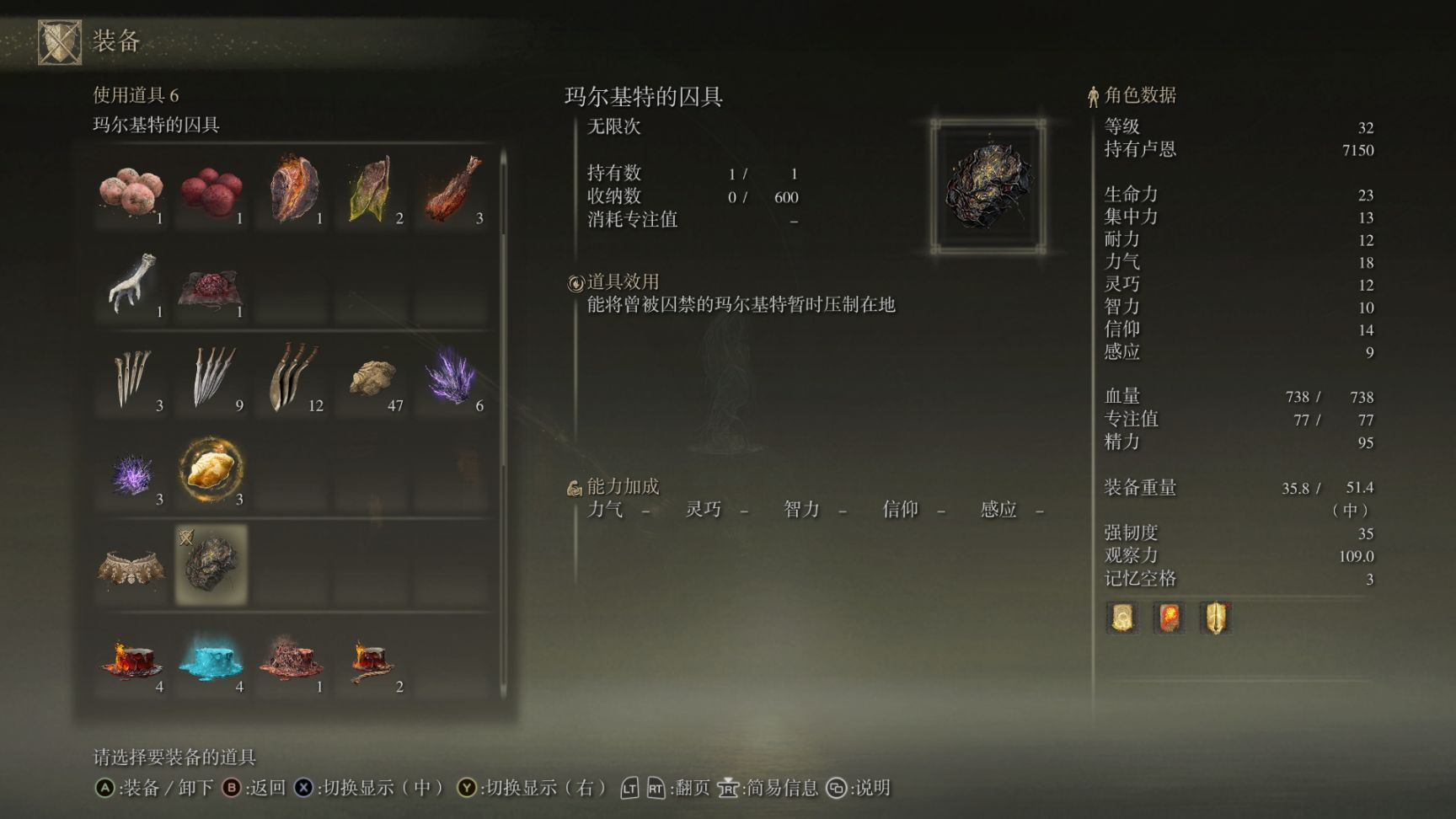This screenshot has height=819, width=1456.
Task: Pick the green pickled liver item
Action: click(x=372, y=191)
